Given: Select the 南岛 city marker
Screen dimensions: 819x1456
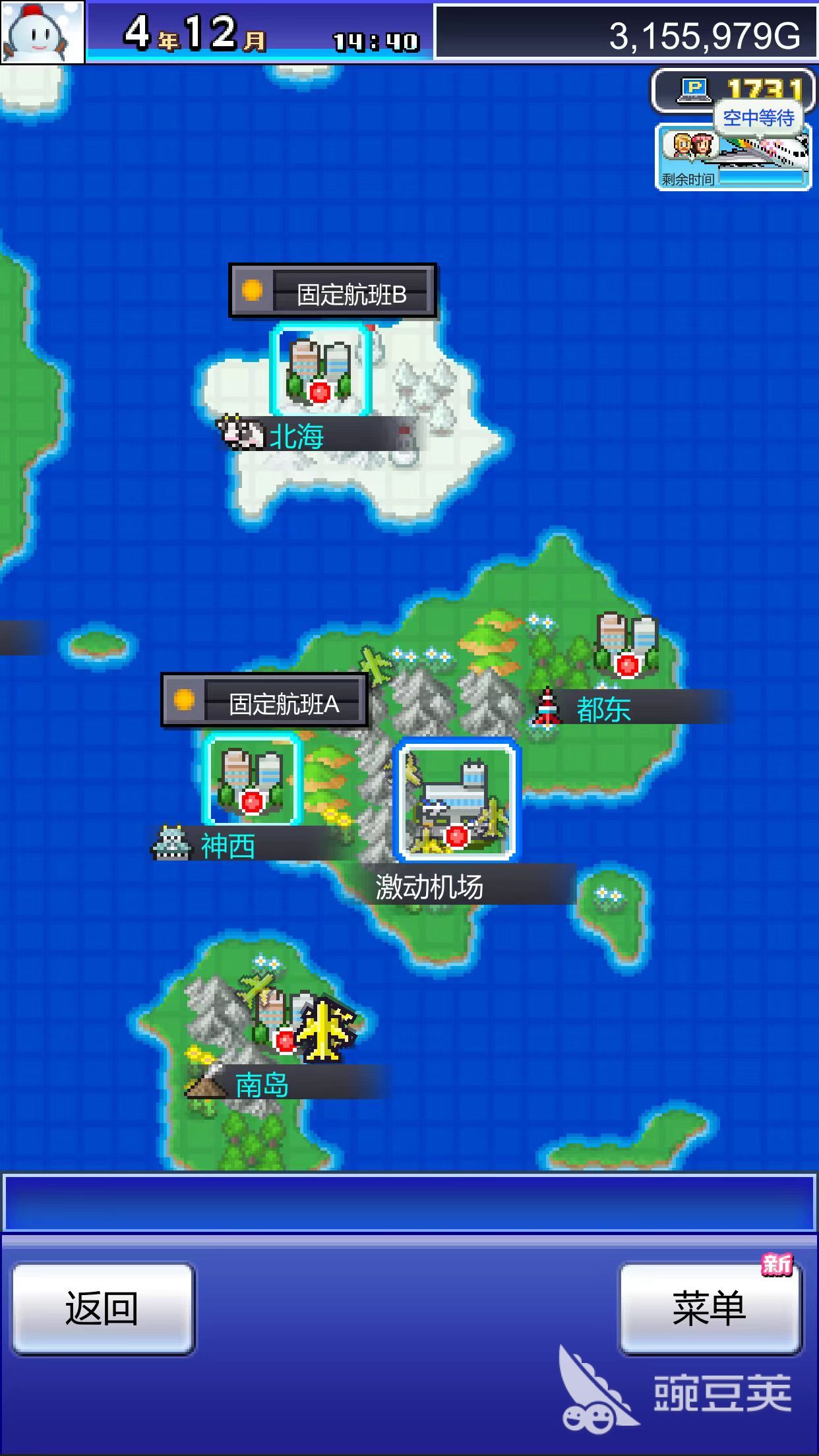Looking at the screenshot, I should pyautogui.click(x=285, y=1023).
